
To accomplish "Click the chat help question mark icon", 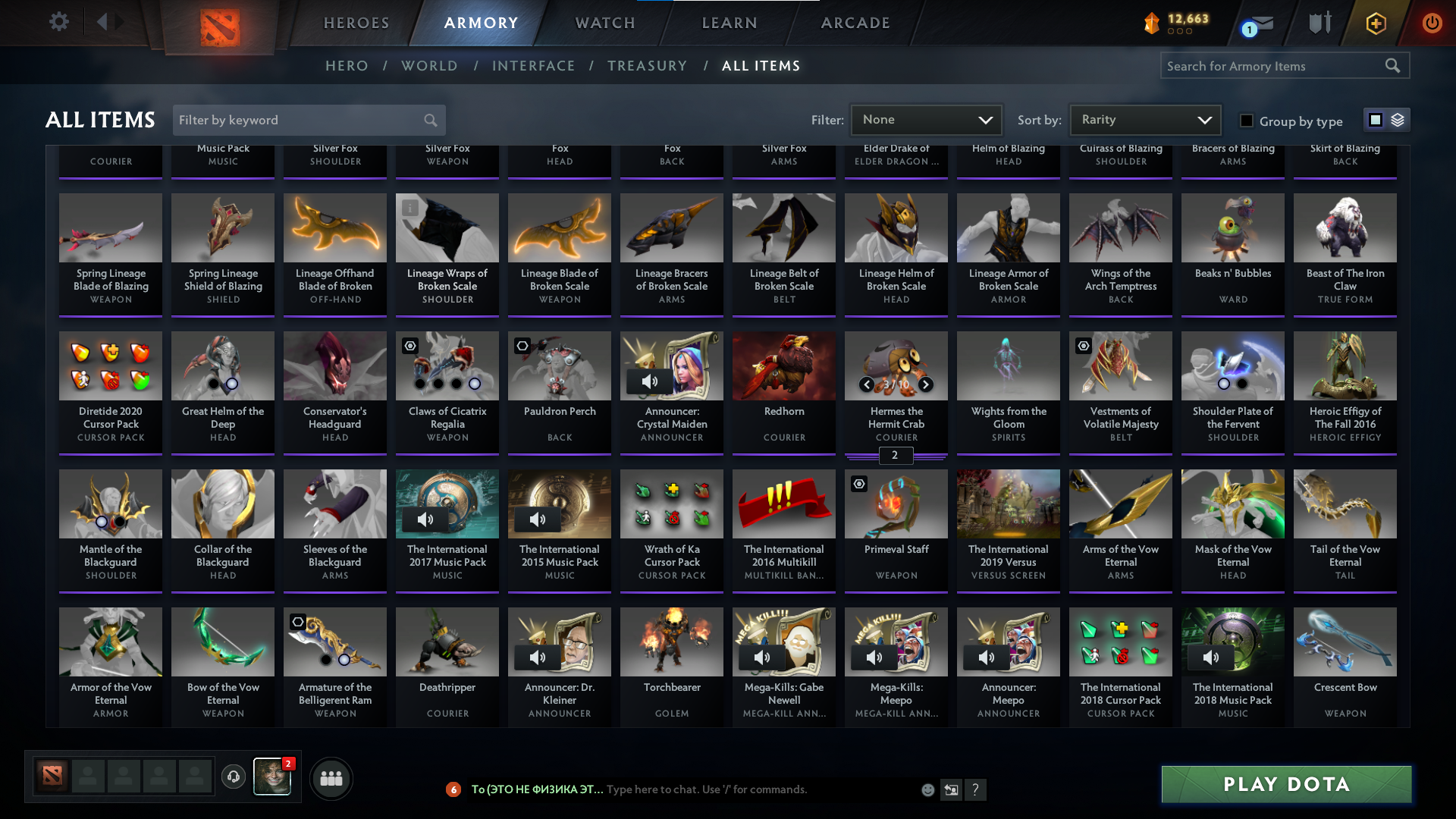I will click(976, 789).
